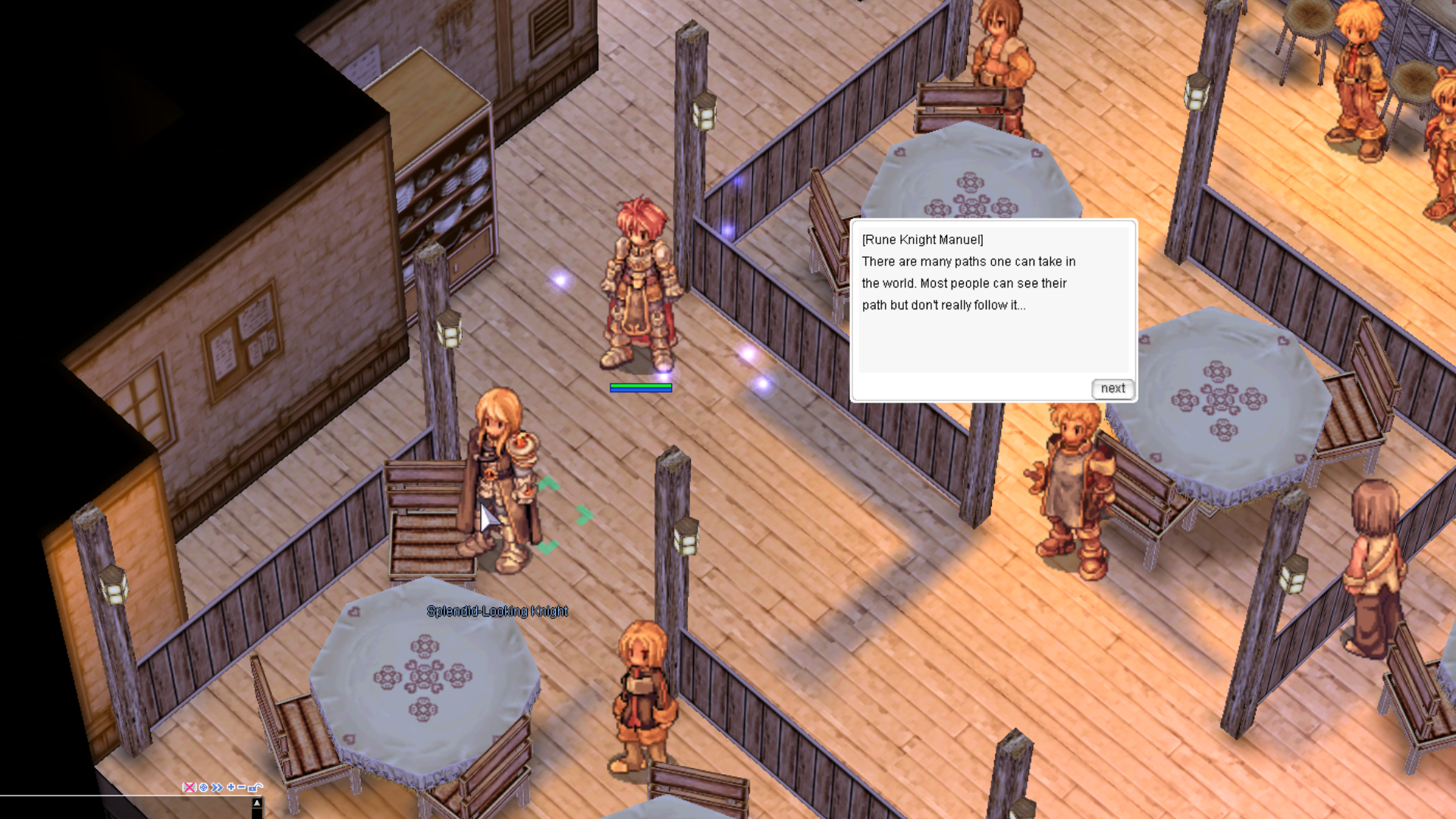Click the next button in Manuel's dialogue

coord(1112,388)
